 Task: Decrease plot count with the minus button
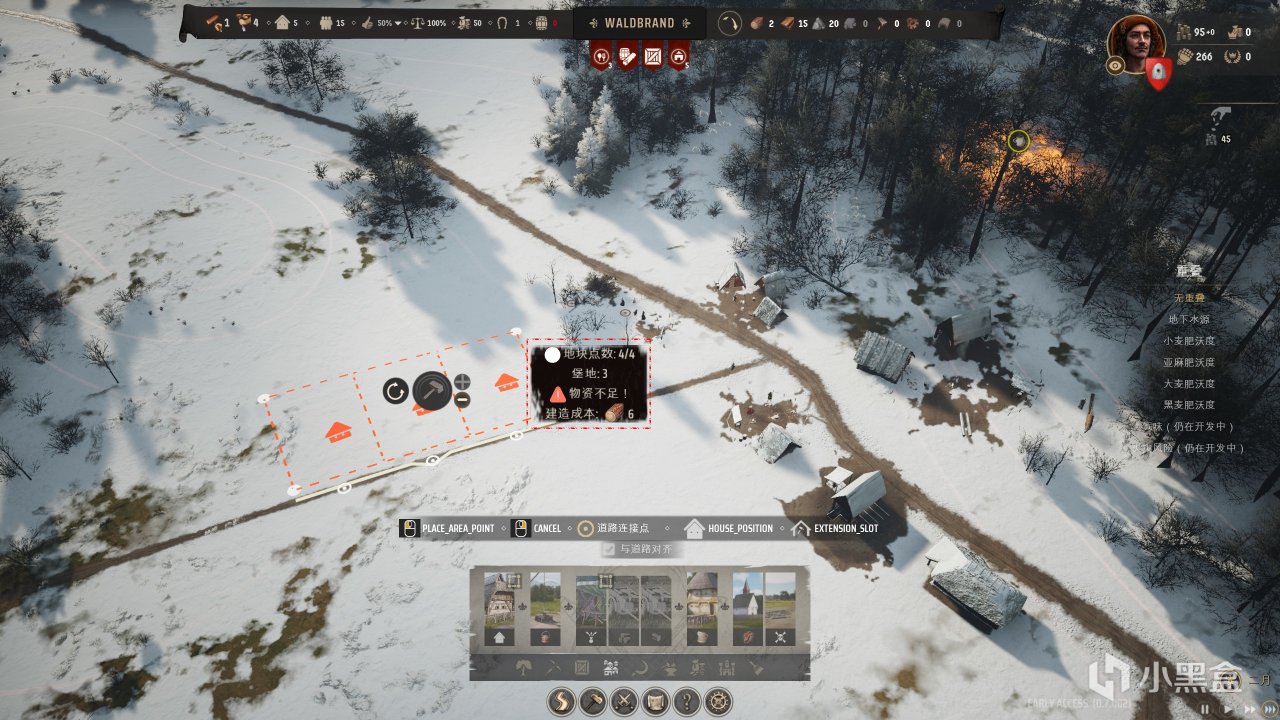(462, 400)
